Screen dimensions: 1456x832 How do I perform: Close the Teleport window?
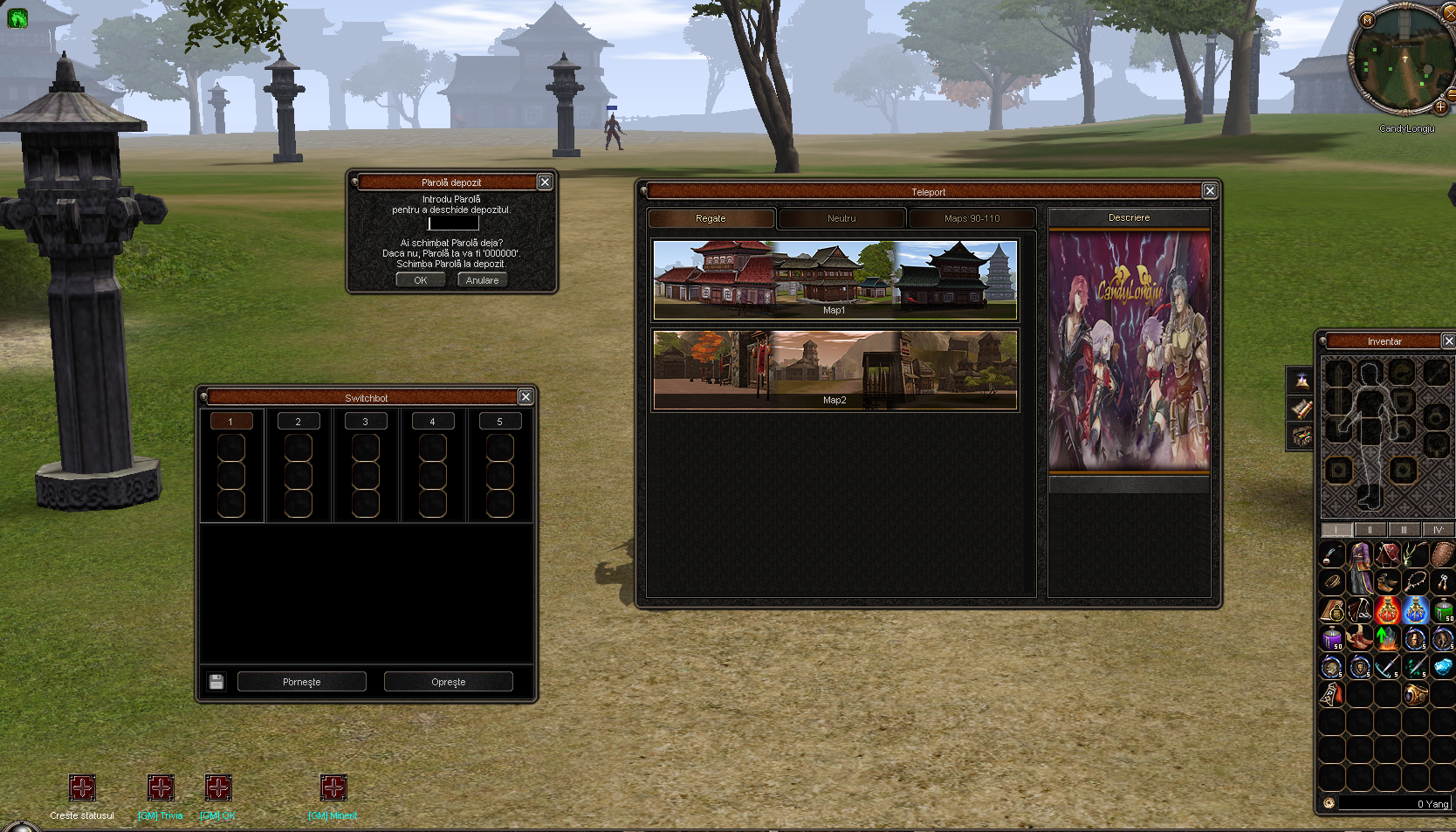point(1210,191)
